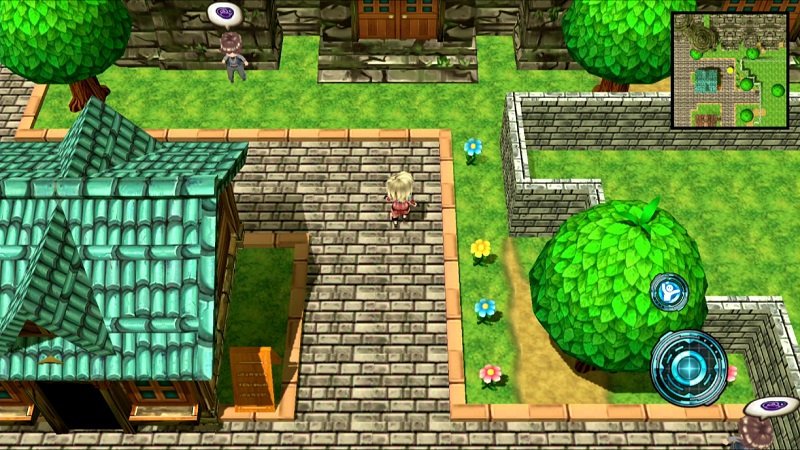Open the minimap of the town
This screenshot has height=450, width=800.
point(729,70)
